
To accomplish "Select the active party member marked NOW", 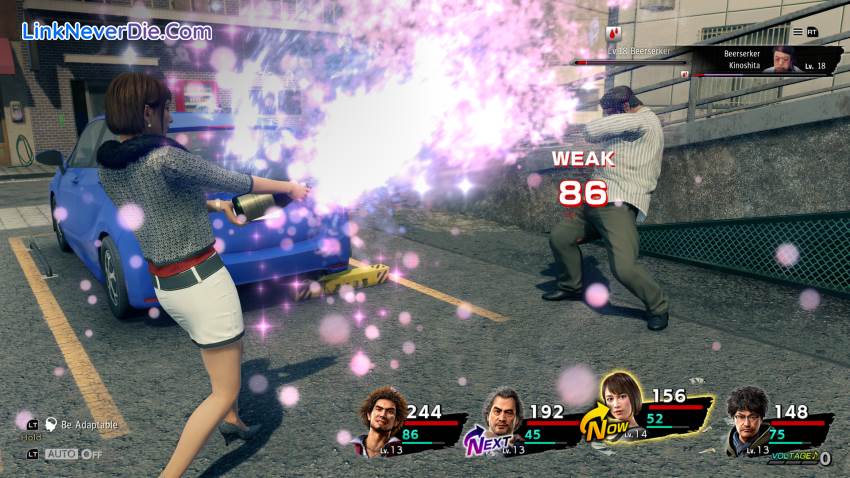I will coord(621,403).
